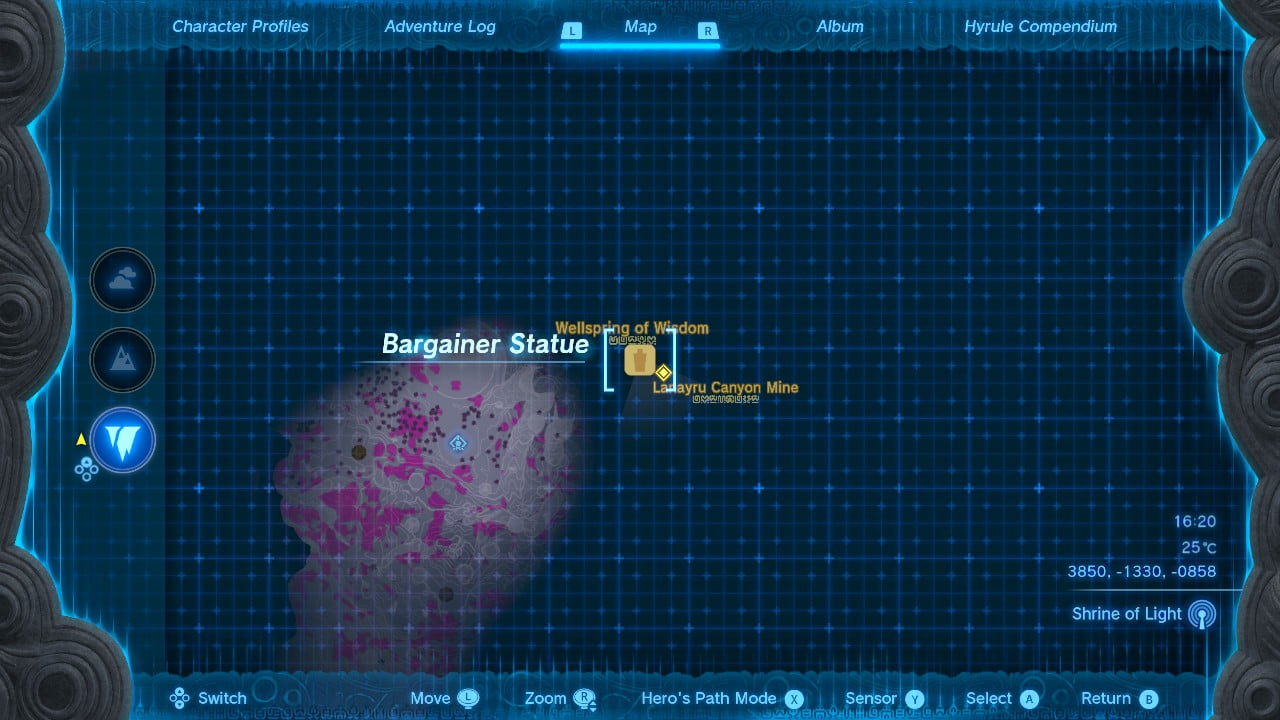Open the Adventure Log
Viewport: 1280px width, 720px height.
(440, 26)
